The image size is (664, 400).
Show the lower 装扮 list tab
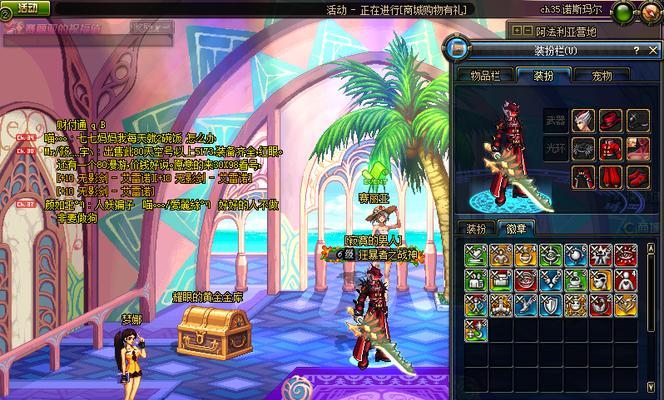(476, 228)
